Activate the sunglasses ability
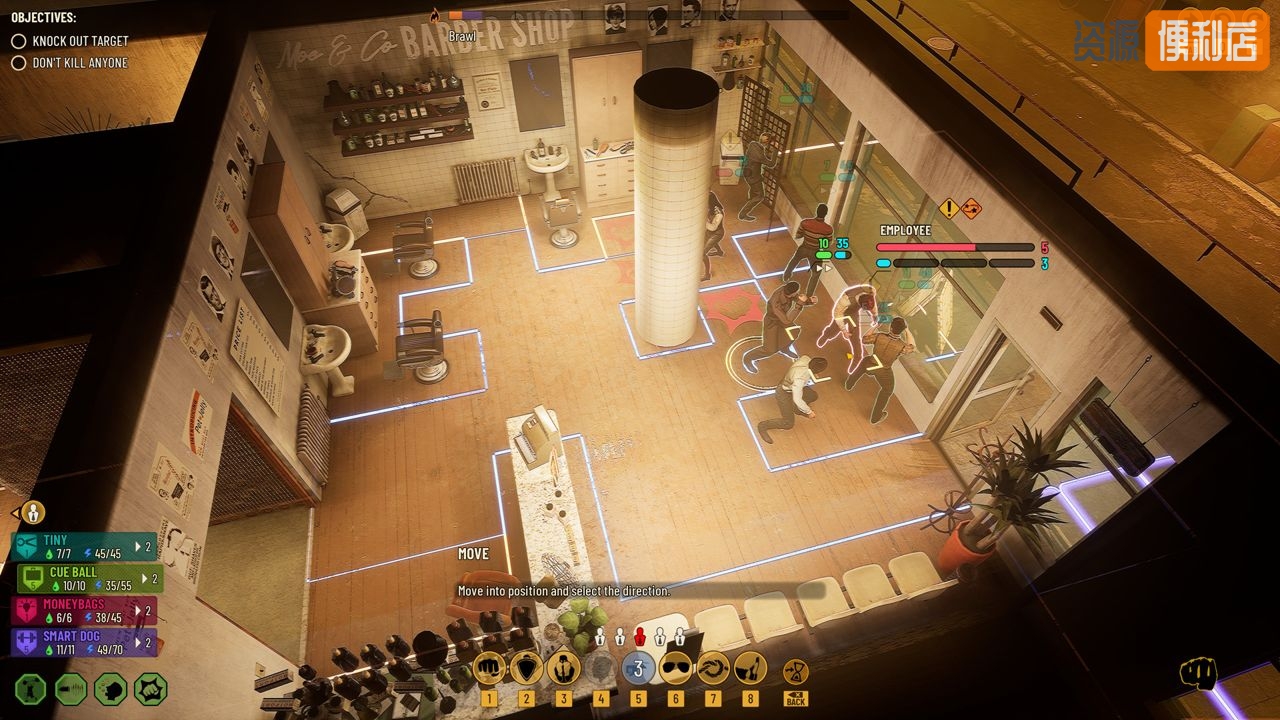Screen dimensions: 1280x720 pos(676,668)
